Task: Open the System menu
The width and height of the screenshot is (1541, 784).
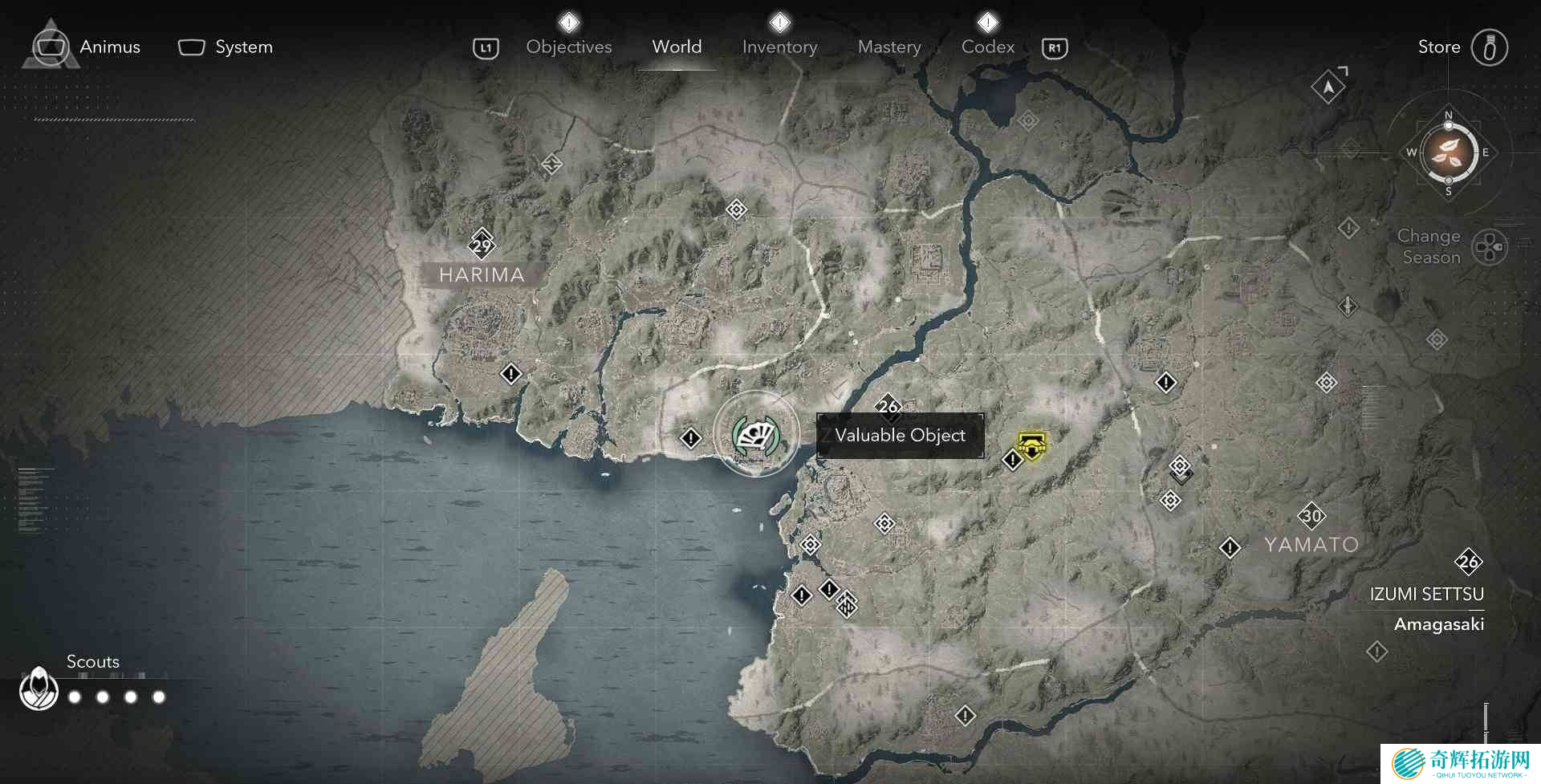Action: [226, 47]
